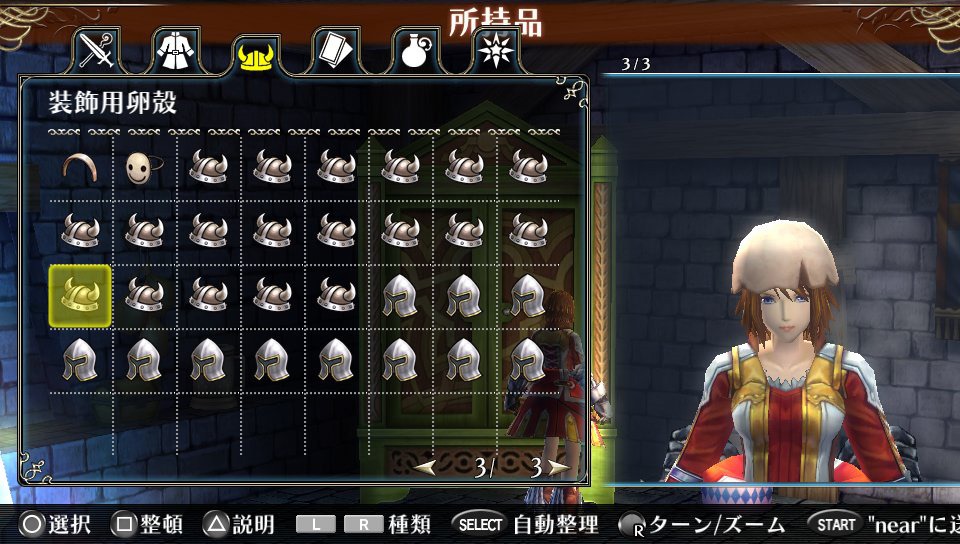This screenshot has height=544, width=960.
Task: Go to the next inventory page arrow
Action: (558, 467)
